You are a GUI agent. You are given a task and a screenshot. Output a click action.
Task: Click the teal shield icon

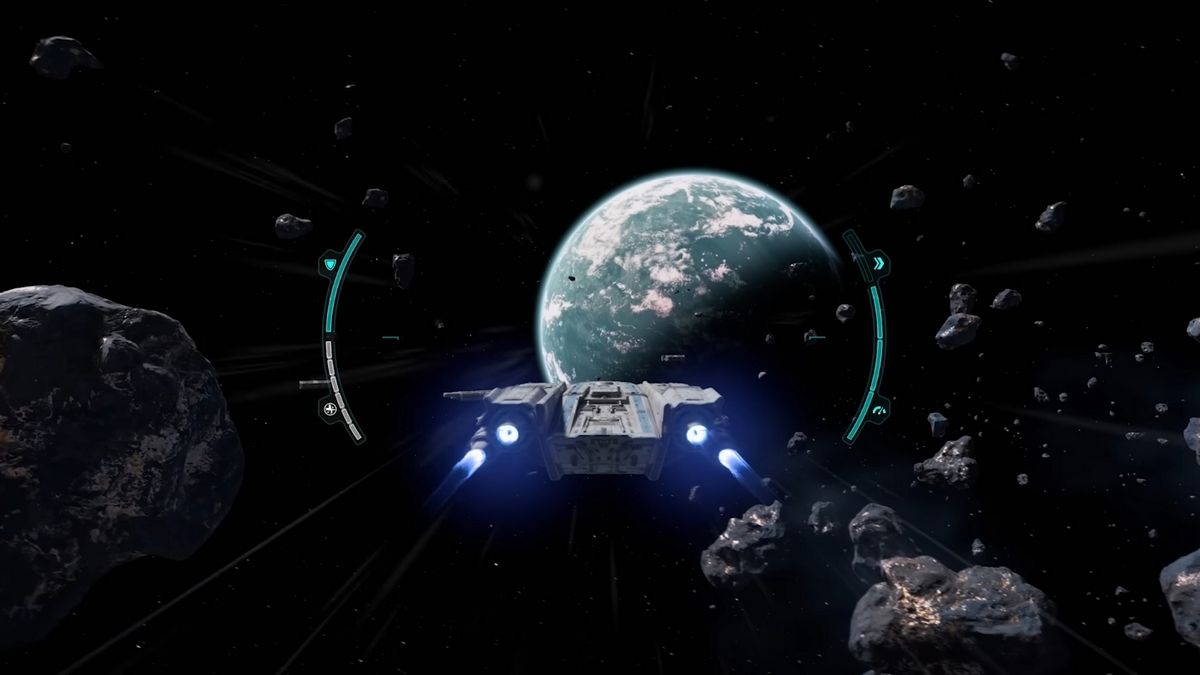coord(330,265)
